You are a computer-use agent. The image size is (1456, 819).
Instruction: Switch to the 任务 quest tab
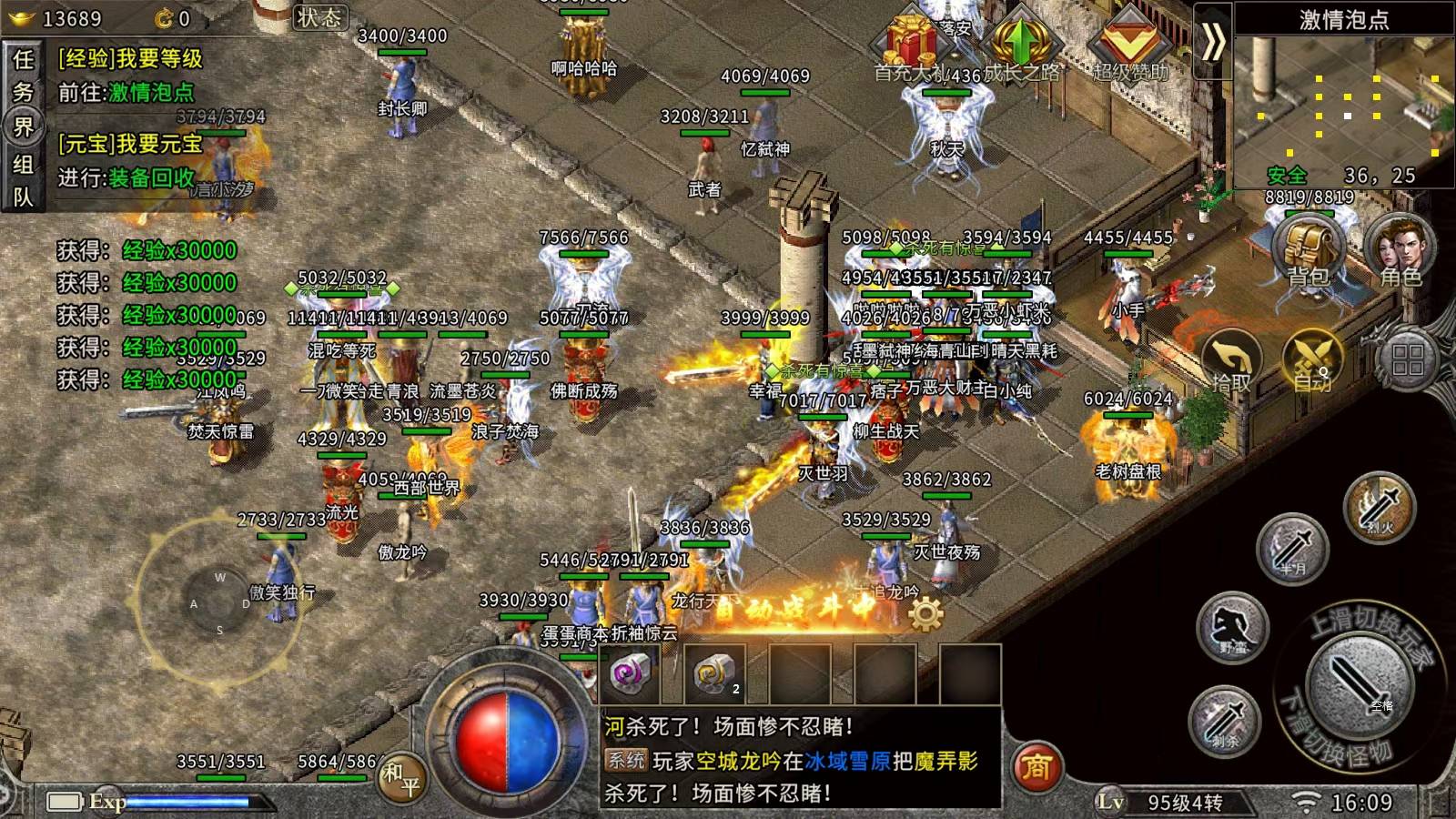point(24,75)
